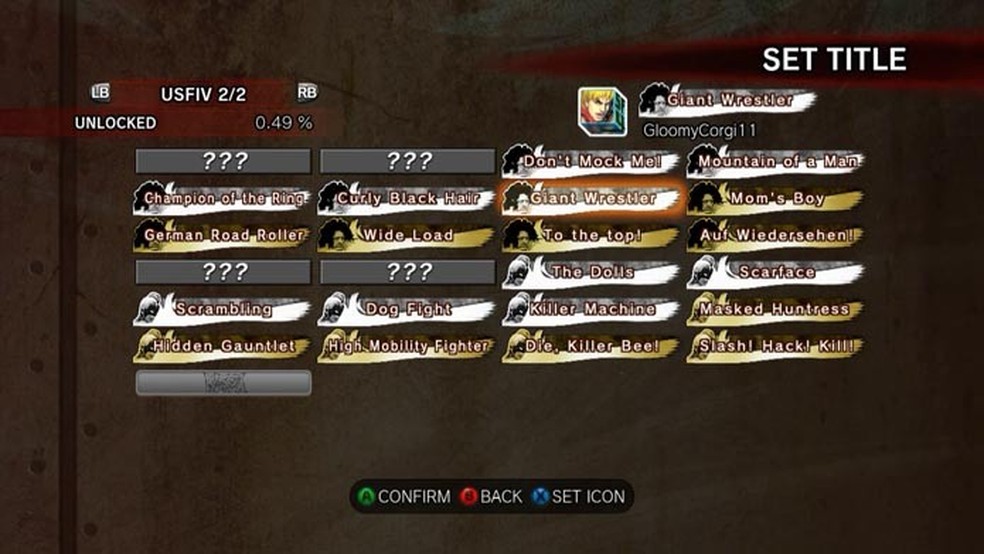This screenshot has width=984, height=554.
Task: Select the Masked Huntress title
Action: pyautogui.click(x=776, y=309)
